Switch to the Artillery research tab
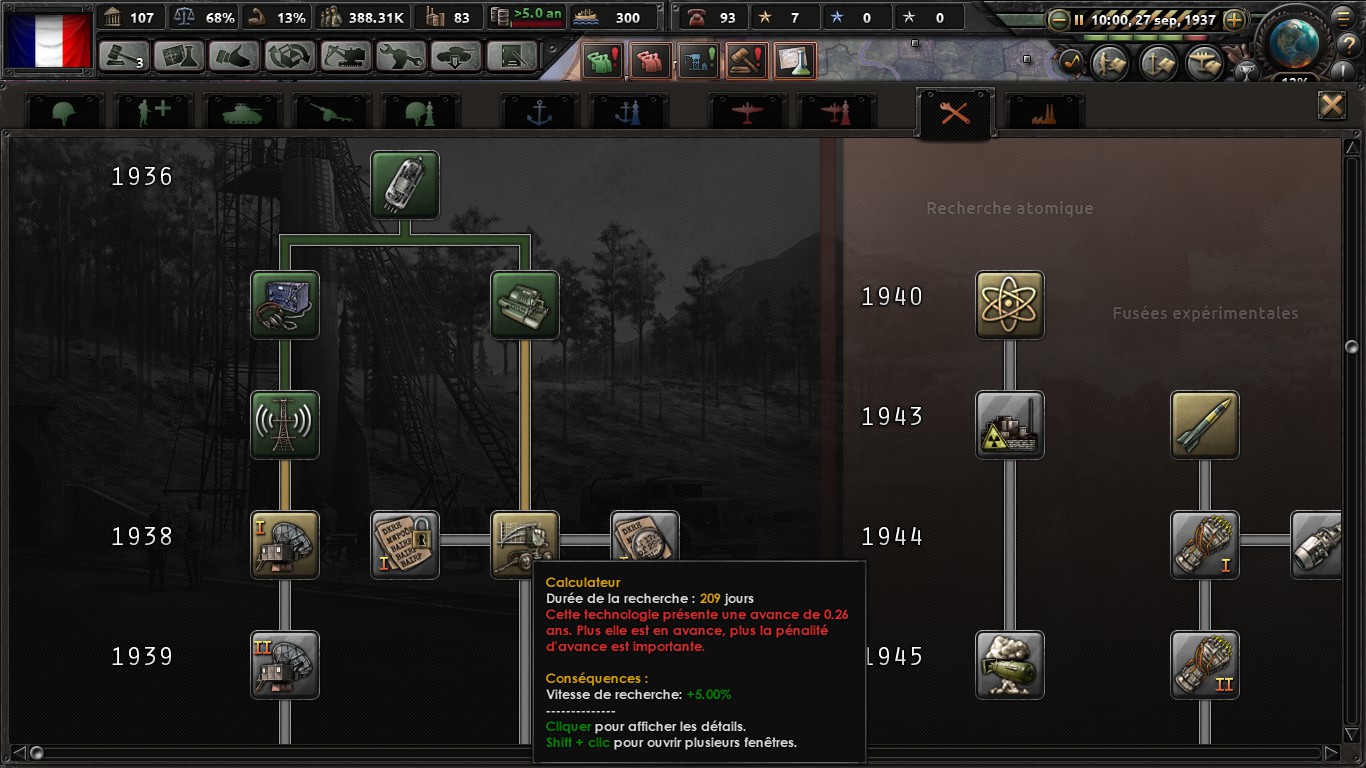The height and width of the screenshot is (768, 1366). [x=330, y=113]
